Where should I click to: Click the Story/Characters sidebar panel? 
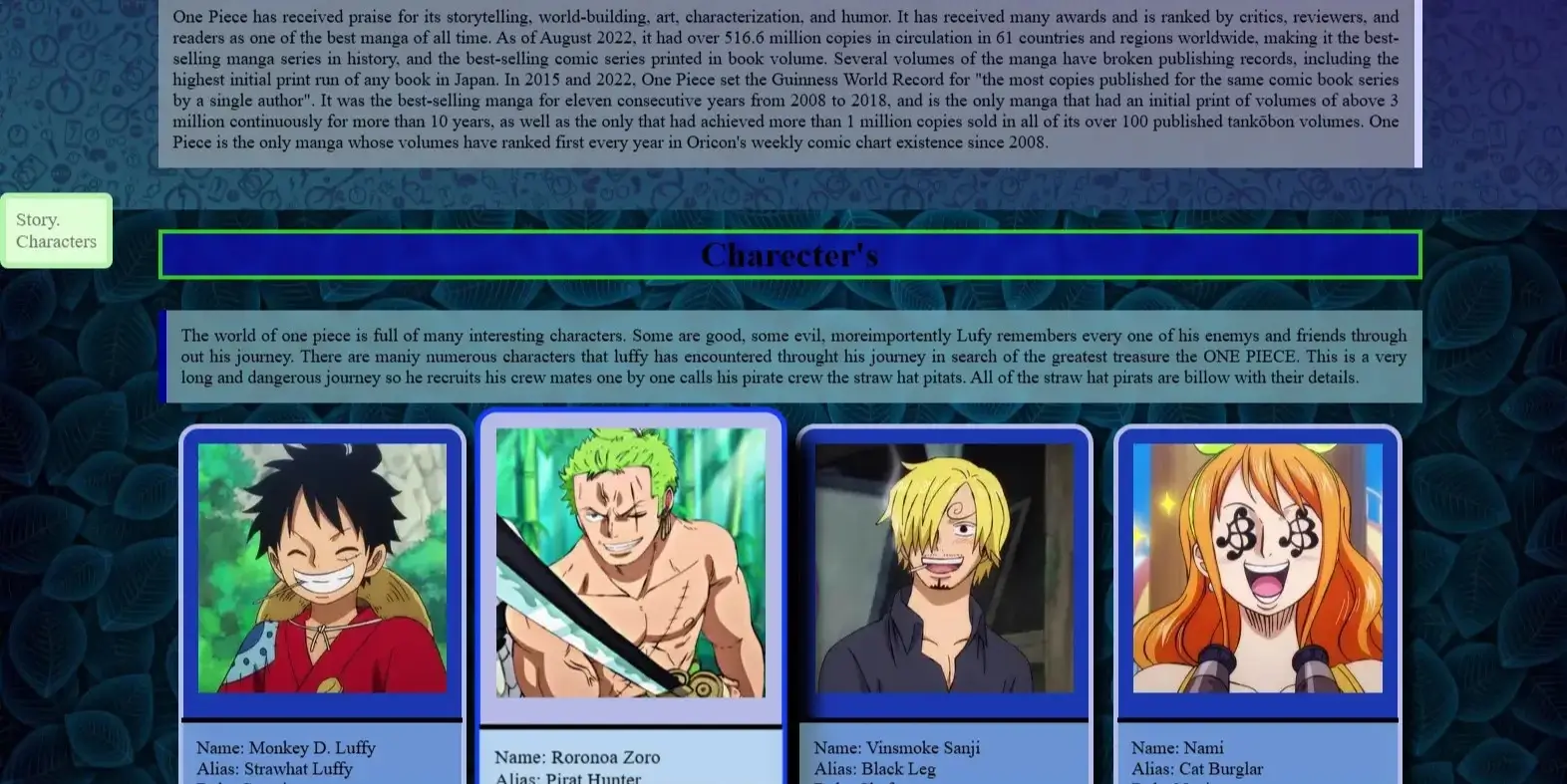[56, 230]
